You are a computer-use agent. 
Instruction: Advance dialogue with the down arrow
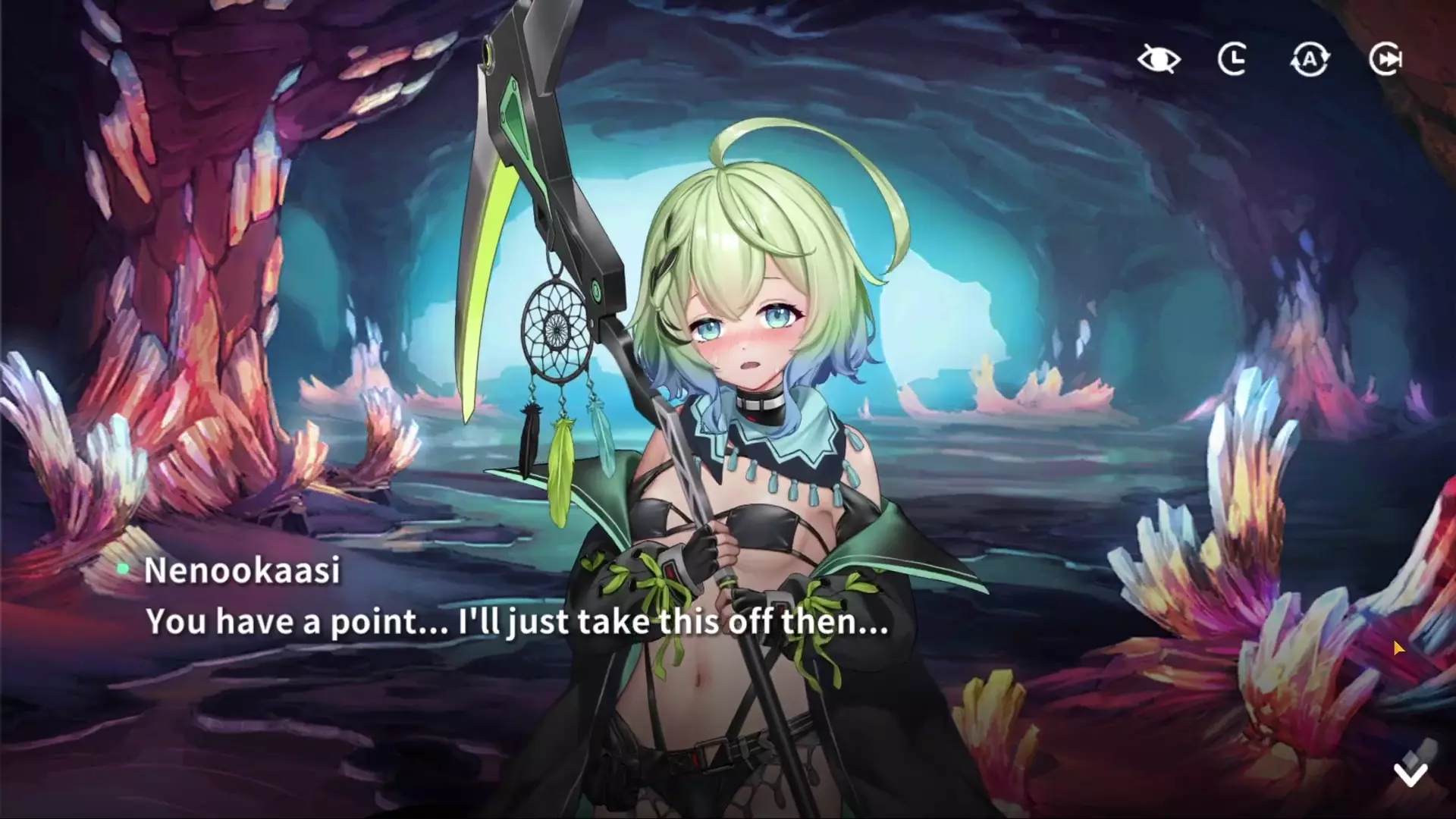tap(1410, 772)
